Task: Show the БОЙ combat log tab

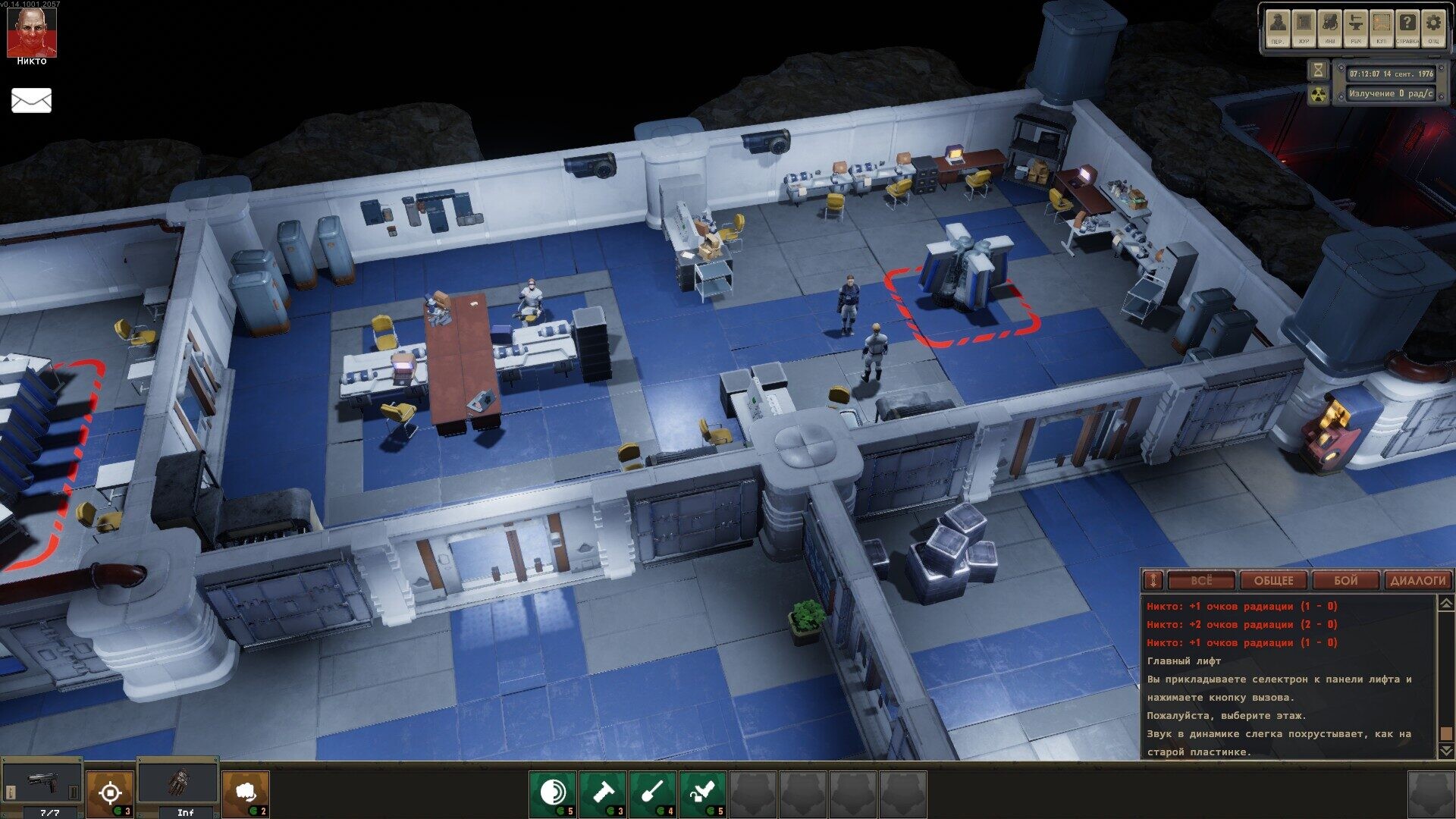Action: (1345, 581)
